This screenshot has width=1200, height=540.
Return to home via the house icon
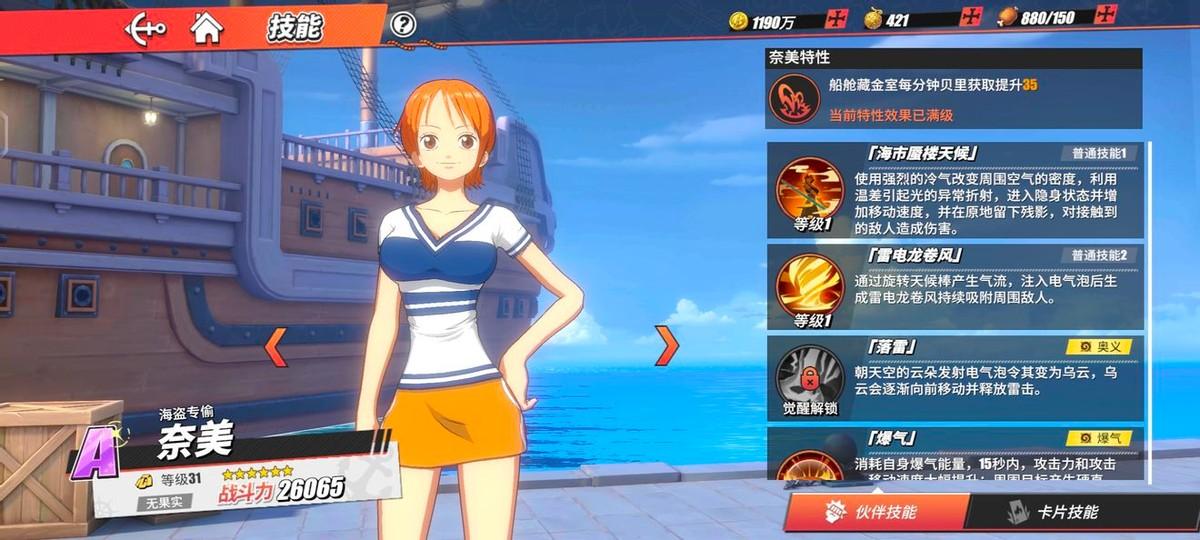207,28
